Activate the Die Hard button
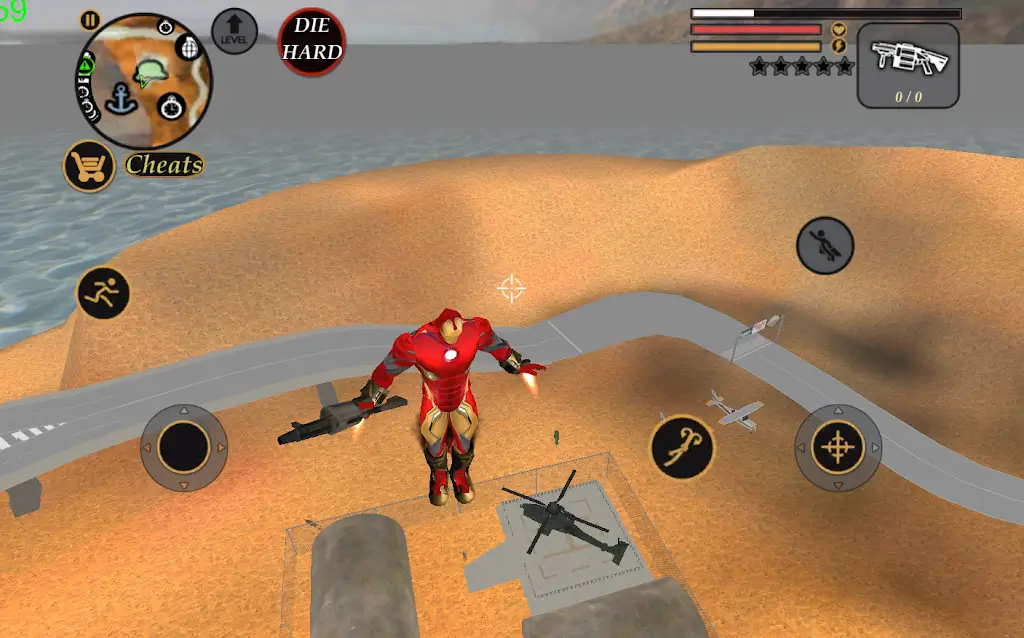The height and width of the screenshot is (638, 1024). pos(312,42)
